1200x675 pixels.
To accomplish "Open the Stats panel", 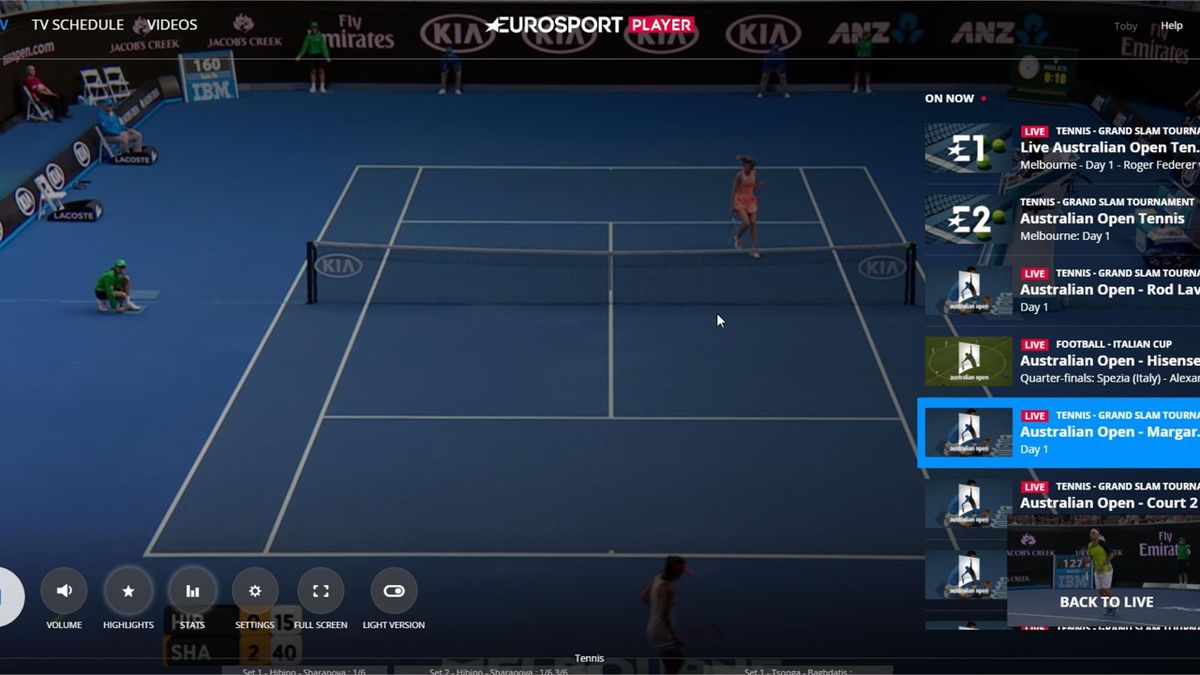I will [192, 591].
